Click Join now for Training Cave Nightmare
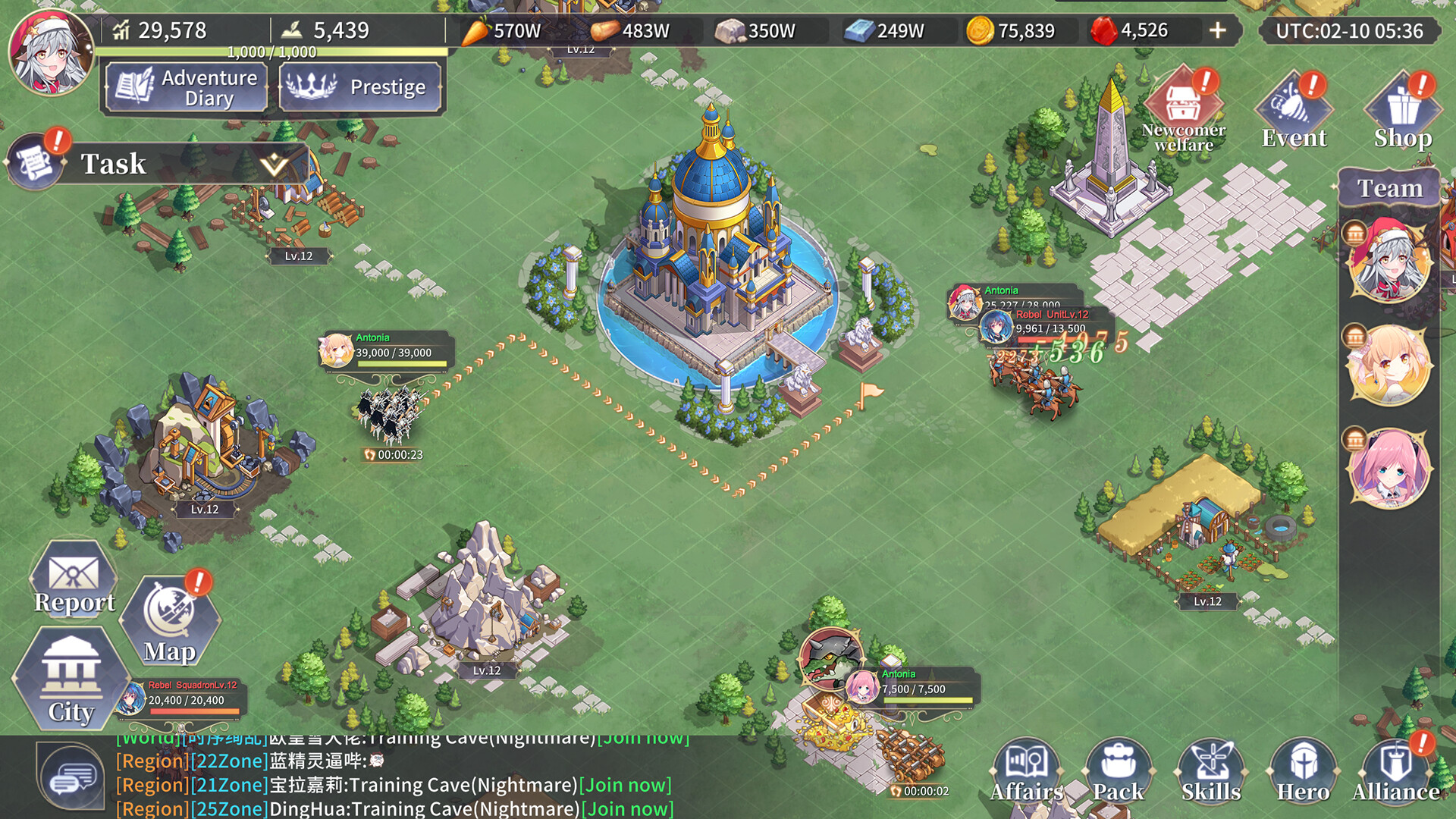The image size is (1456, 819). (625, 785)
